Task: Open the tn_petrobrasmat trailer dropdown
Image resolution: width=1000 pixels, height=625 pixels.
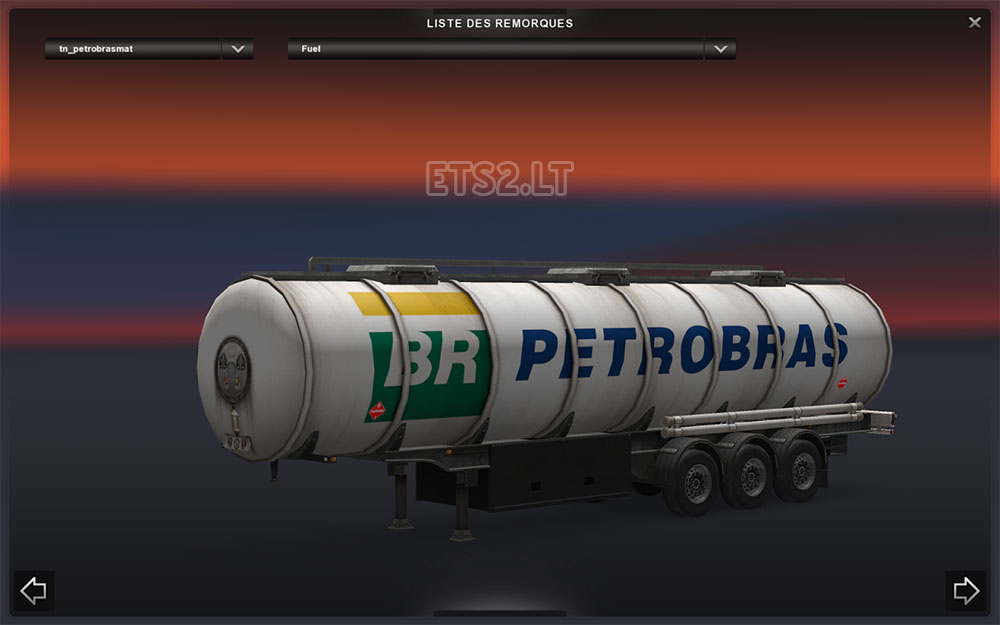Action: [x=237, y=48]
